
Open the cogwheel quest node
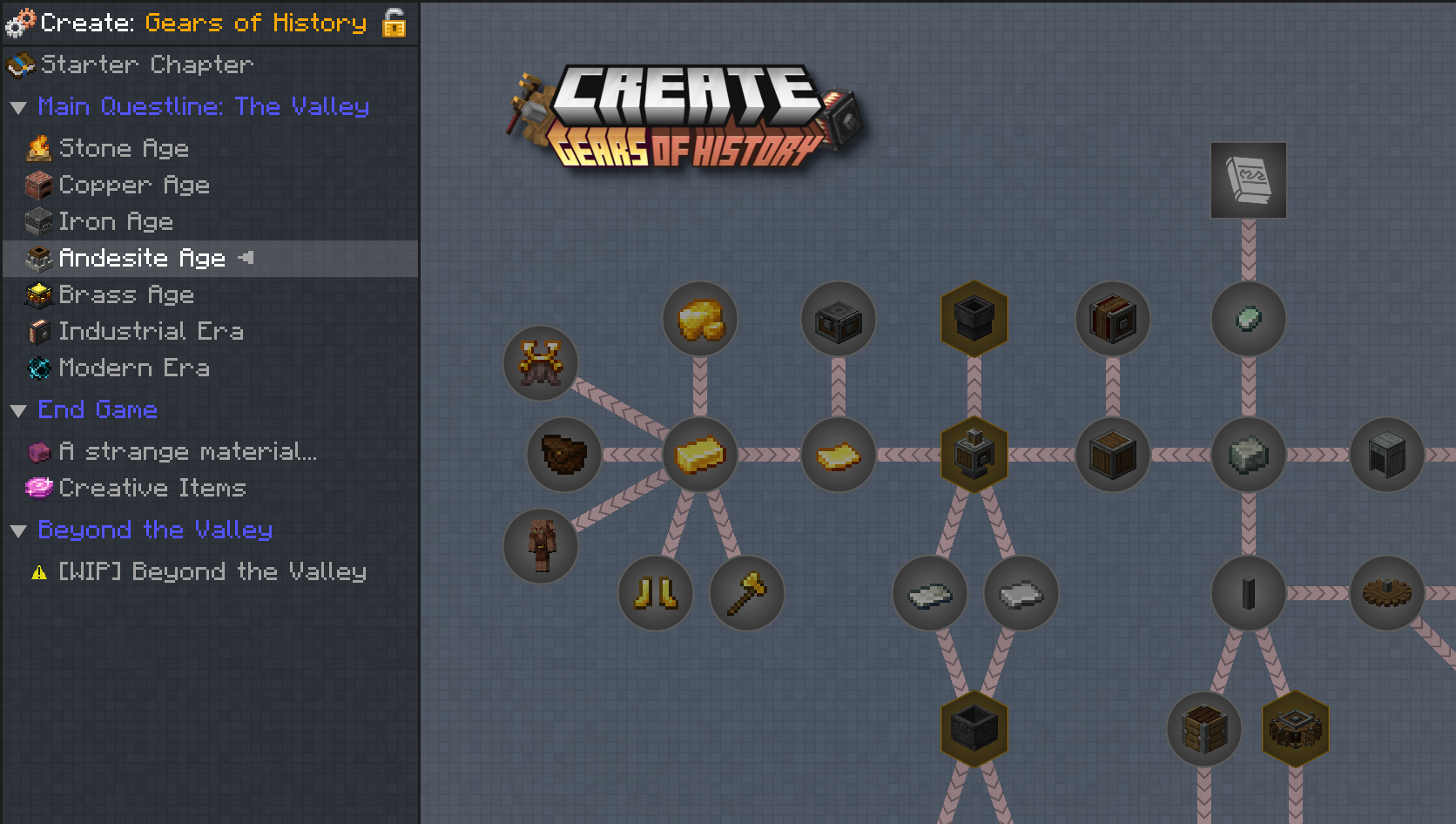pyautogui.click(x=1387, y=593)
